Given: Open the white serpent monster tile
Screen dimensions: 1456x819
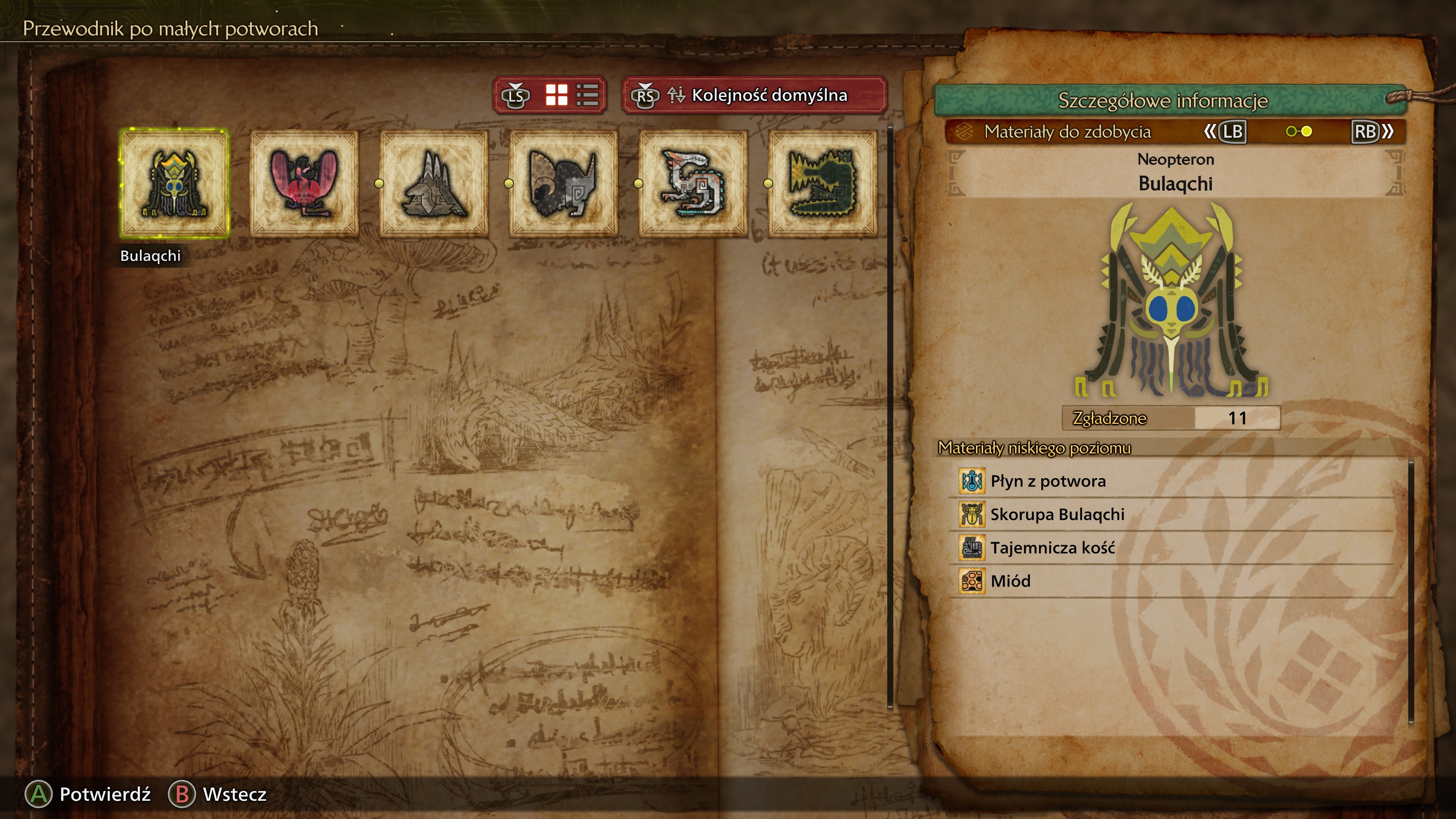Looking at the screenshot, I should coord(692,183).
